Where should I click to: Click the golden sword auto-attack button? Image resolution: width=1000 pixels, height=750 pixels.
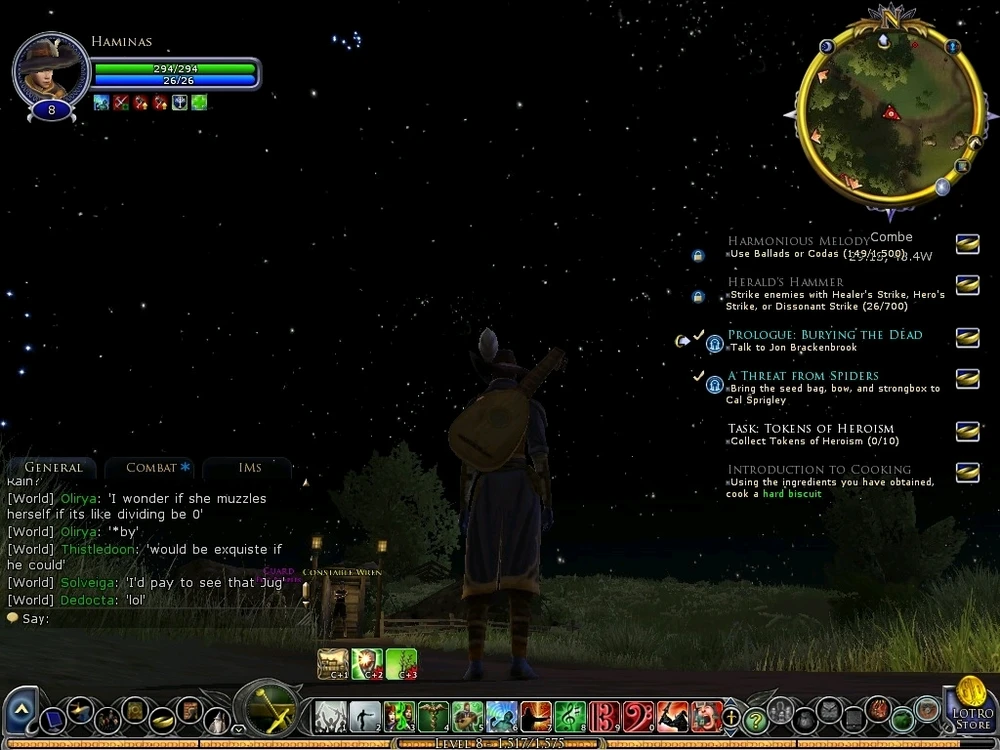tap(267, 711)
